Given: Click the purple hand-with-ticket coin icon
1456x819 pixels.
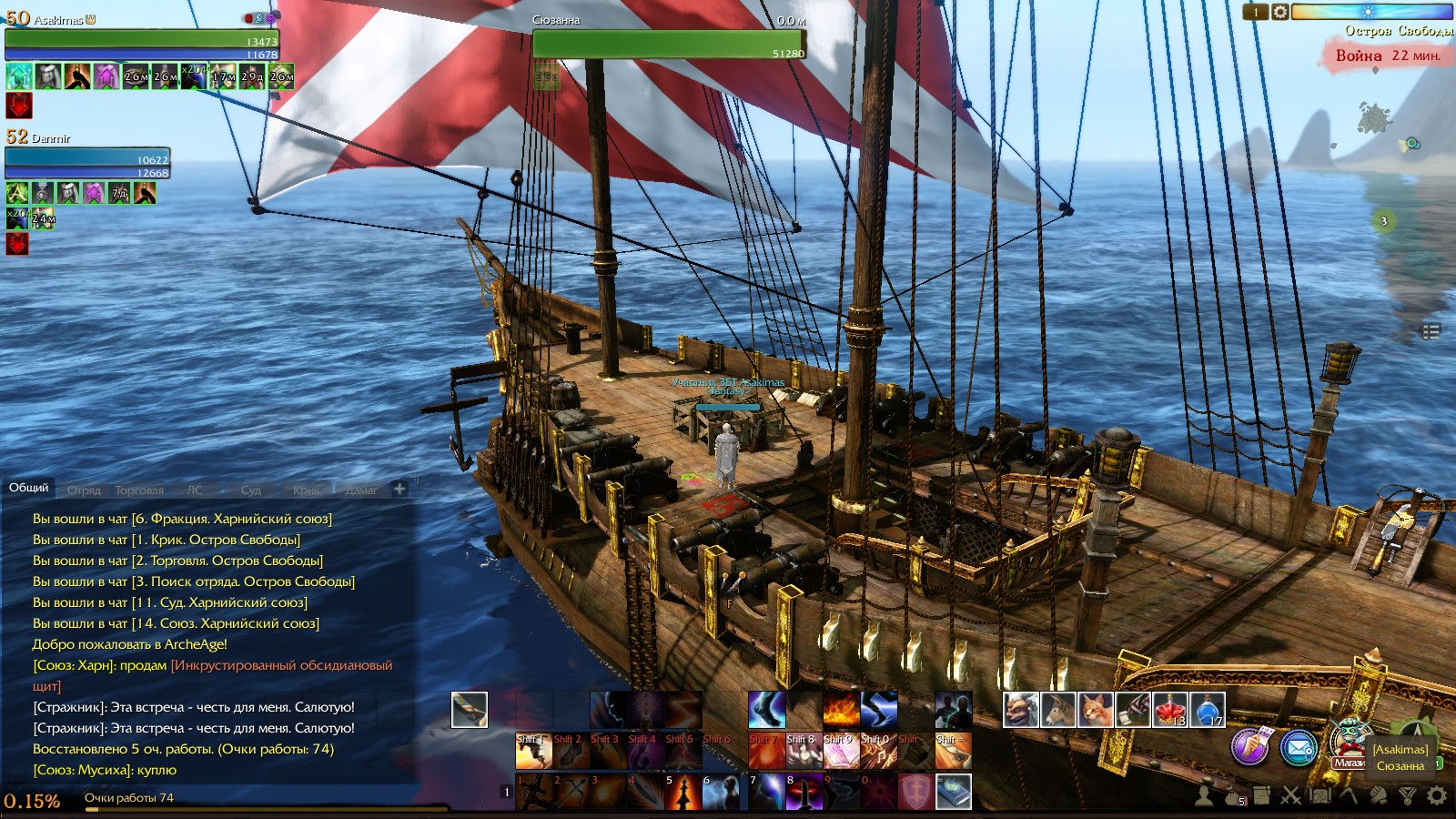Looking at the screenshot, I should 1250,747.
